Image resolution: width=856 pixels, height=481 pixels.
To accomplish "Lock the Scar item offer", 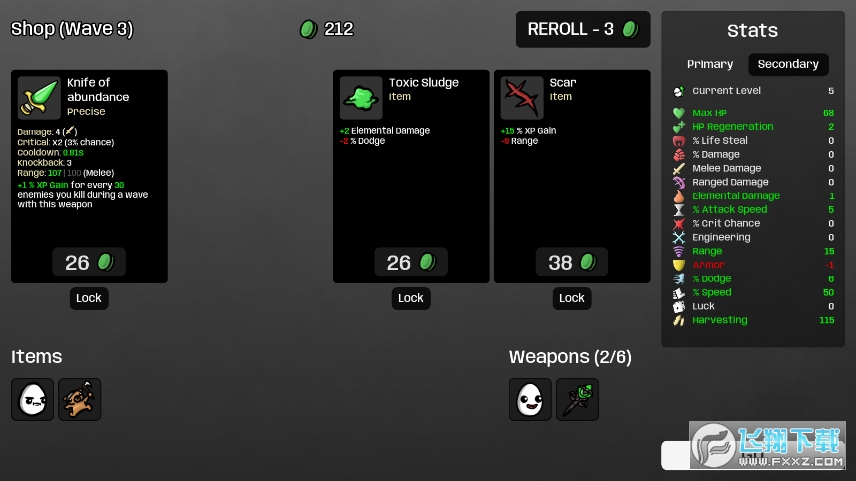I will (572, 298).
